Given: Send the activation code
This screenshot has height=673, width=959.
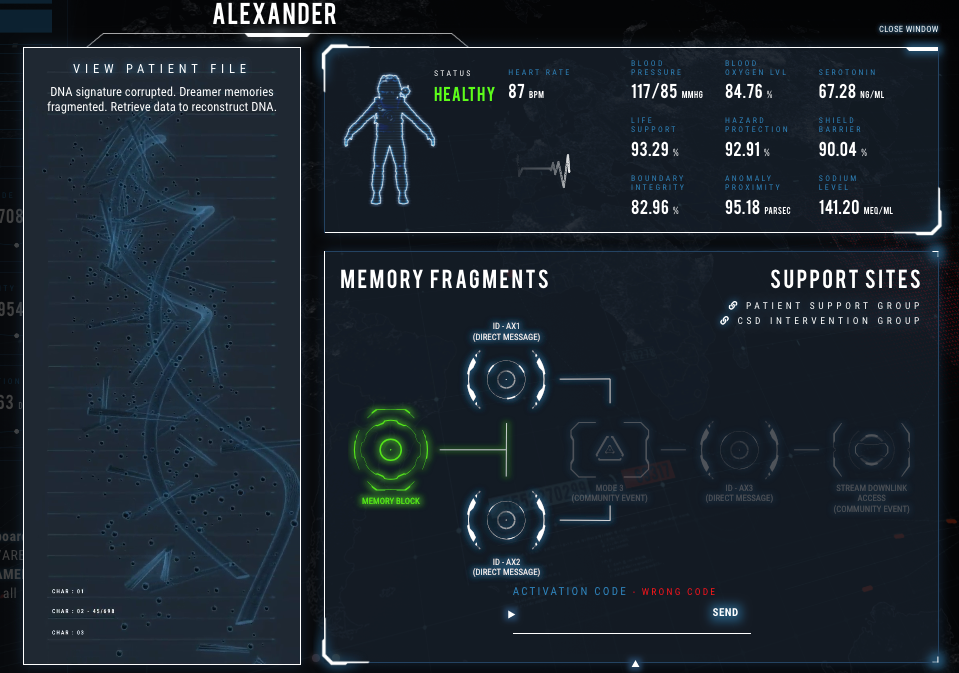Looking at the screenshot, I should [725, 613].
